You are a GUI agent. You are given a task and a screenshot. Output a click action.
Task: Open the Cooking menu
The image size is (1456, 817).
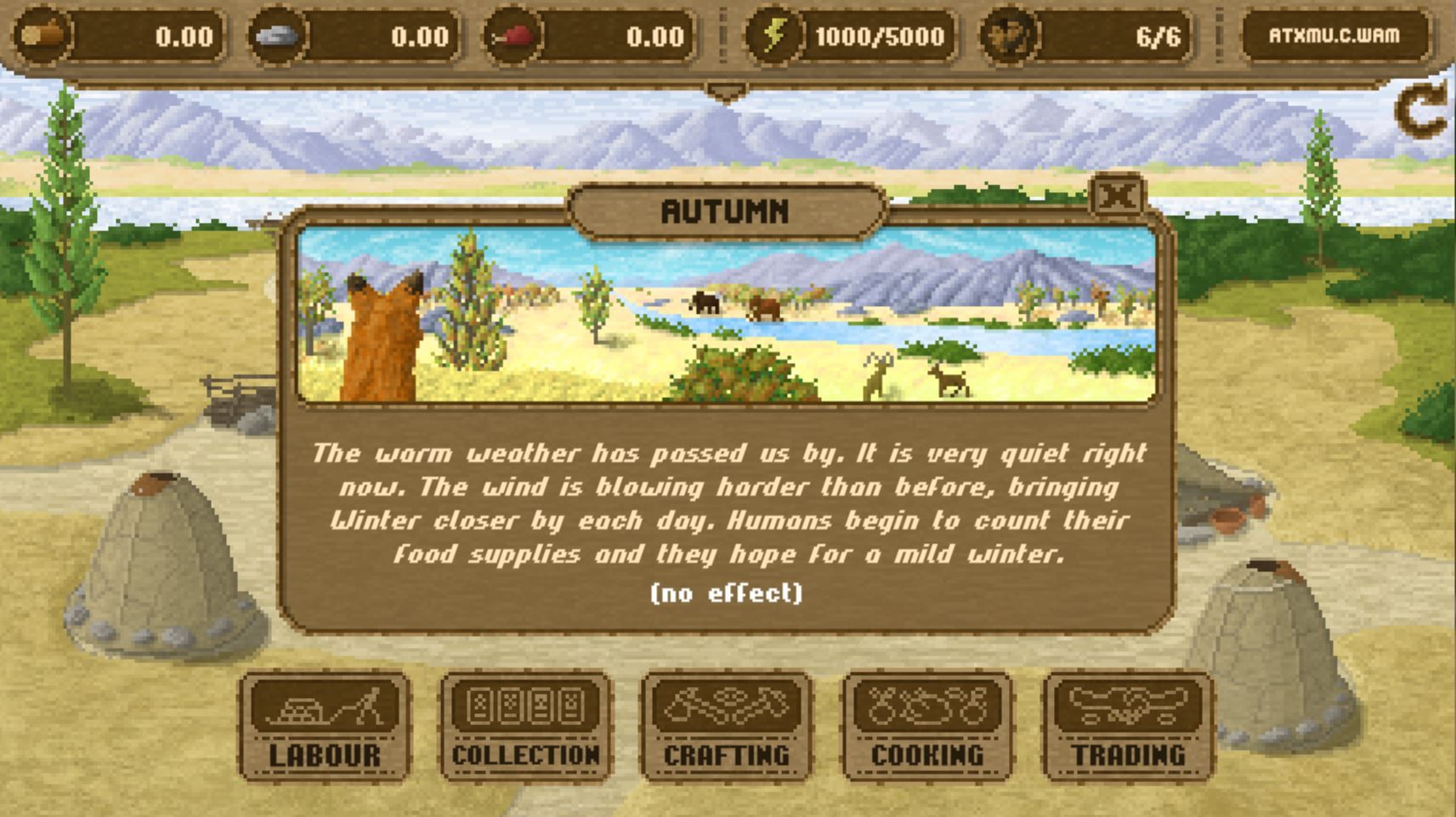pyautogui.click(x=926, y=726)
